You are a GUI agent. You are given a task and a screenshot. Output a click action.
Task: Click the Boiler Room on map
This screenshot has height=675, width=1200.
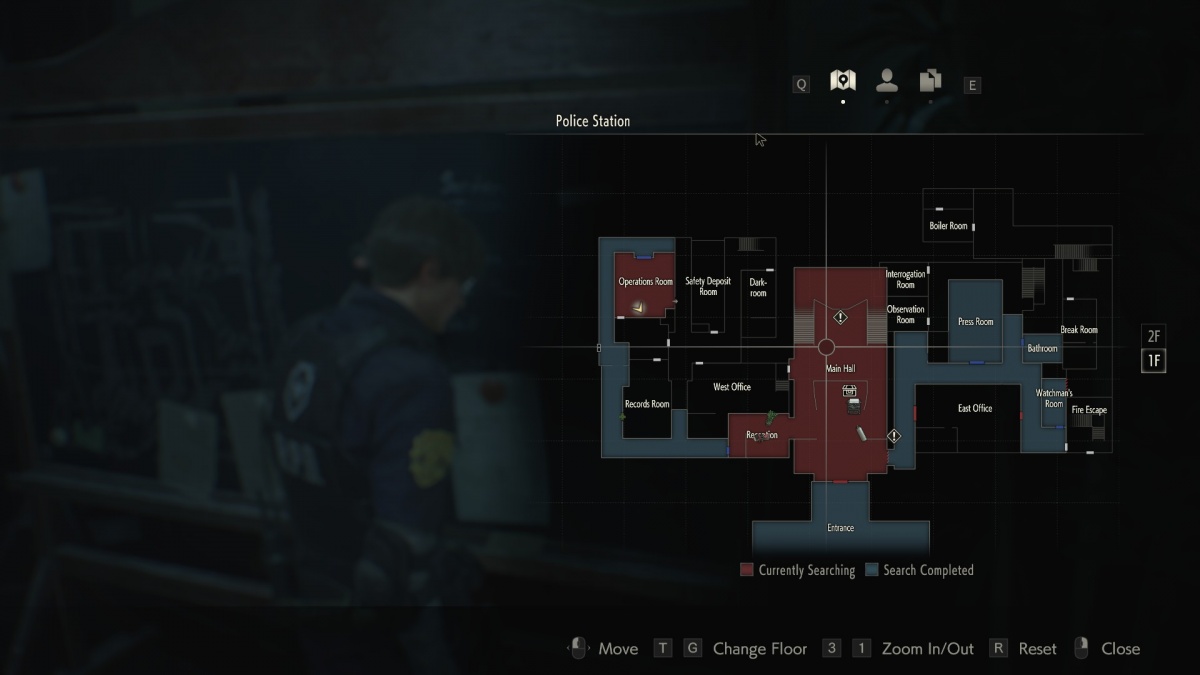click(948, 226)
